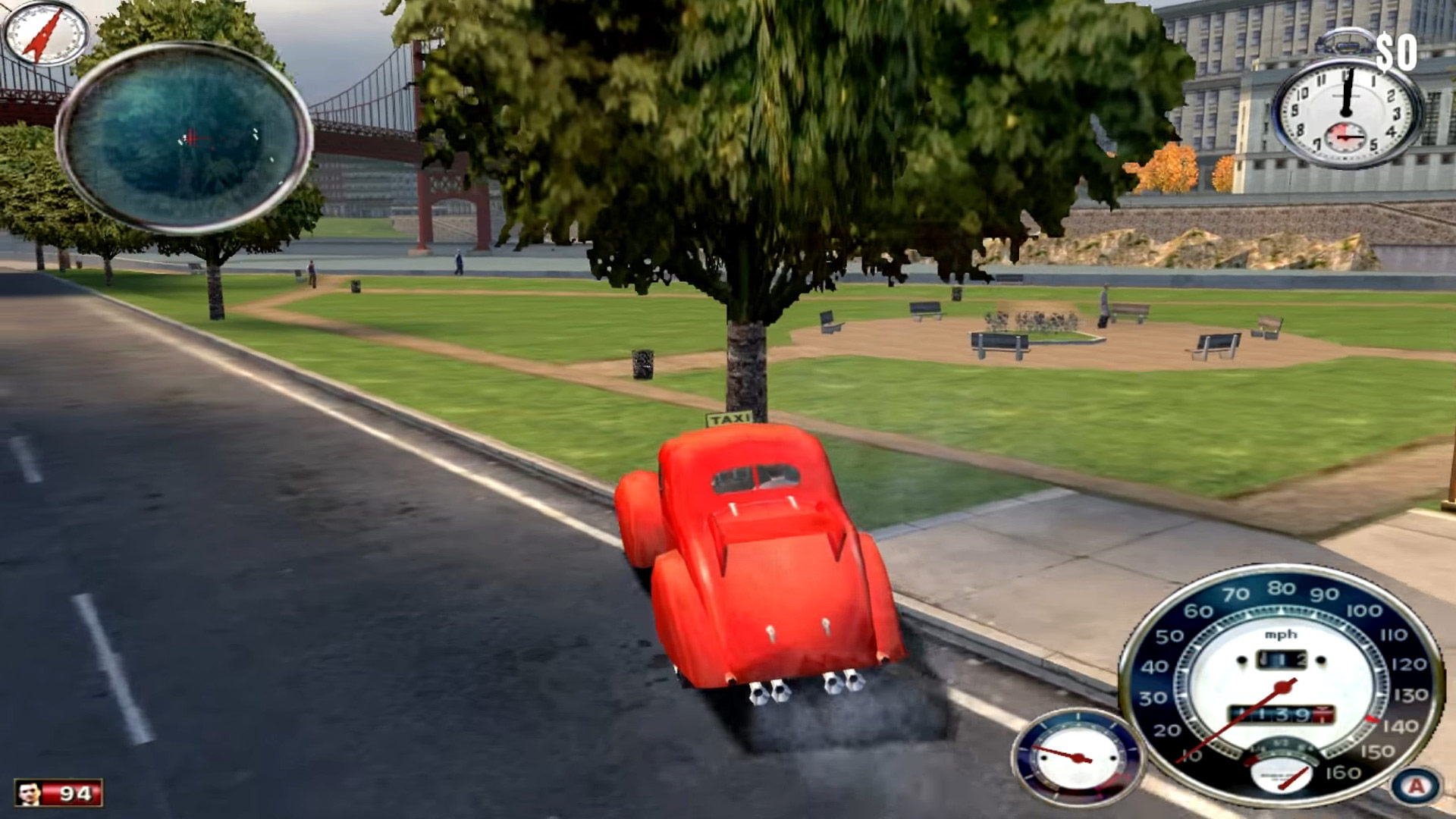Click the oval radar minimap
The width and height of the screenshot is (1456, 819).
tap(184, 137)
